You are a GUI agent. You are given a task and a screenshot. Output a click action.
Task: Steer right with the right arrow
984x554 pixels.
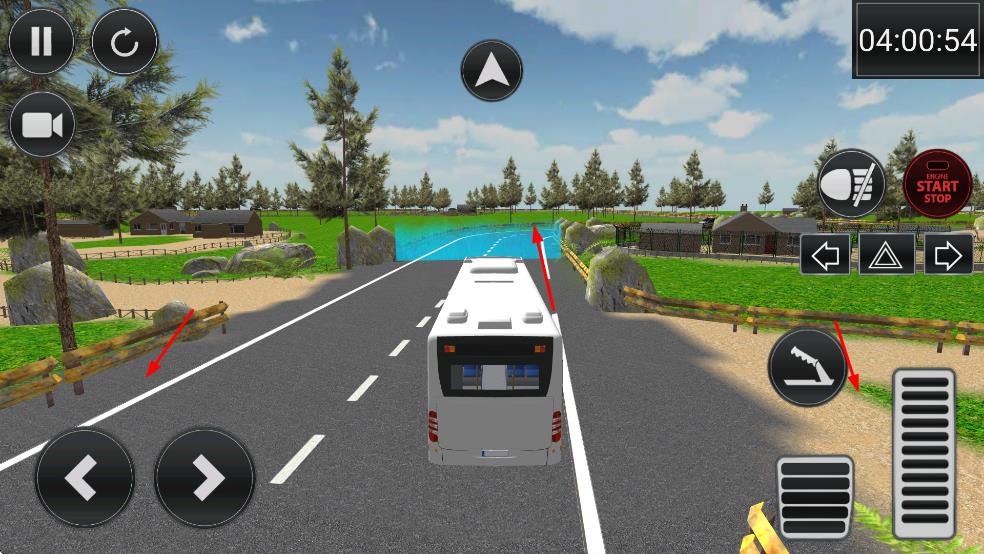205,478
